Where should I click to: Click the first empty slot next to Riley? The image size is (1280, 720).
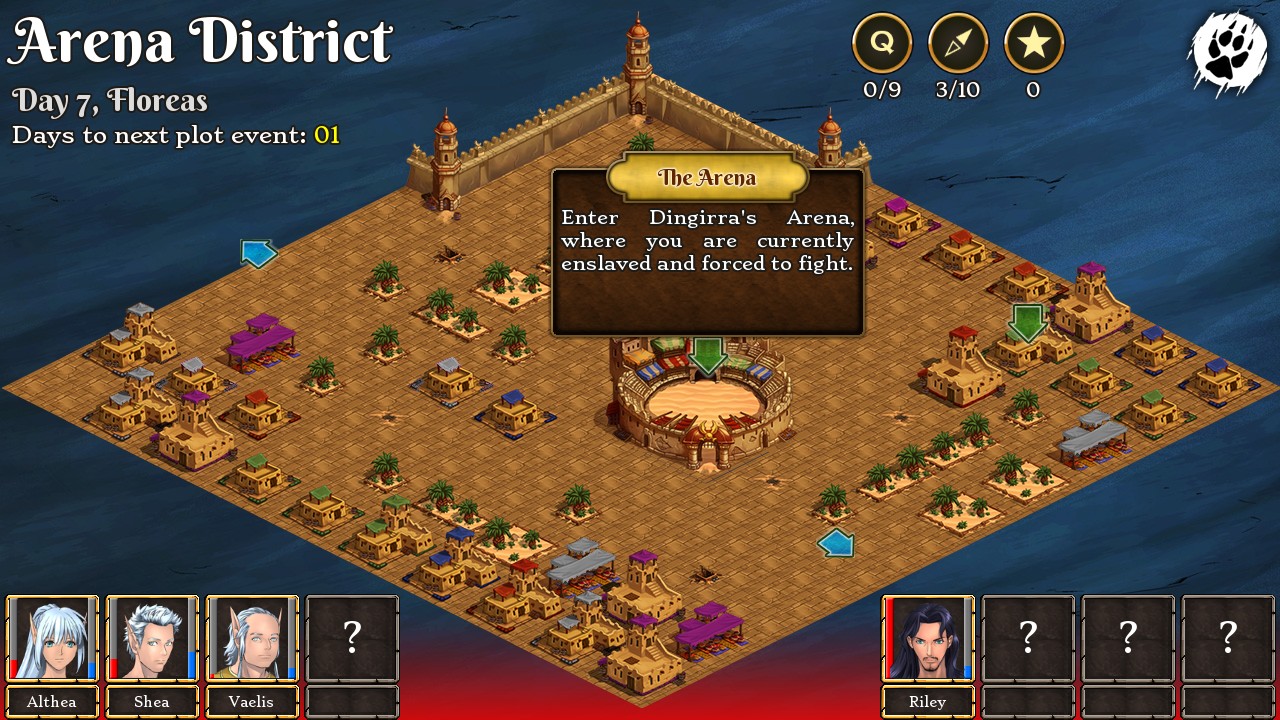tap(1028, 637)
